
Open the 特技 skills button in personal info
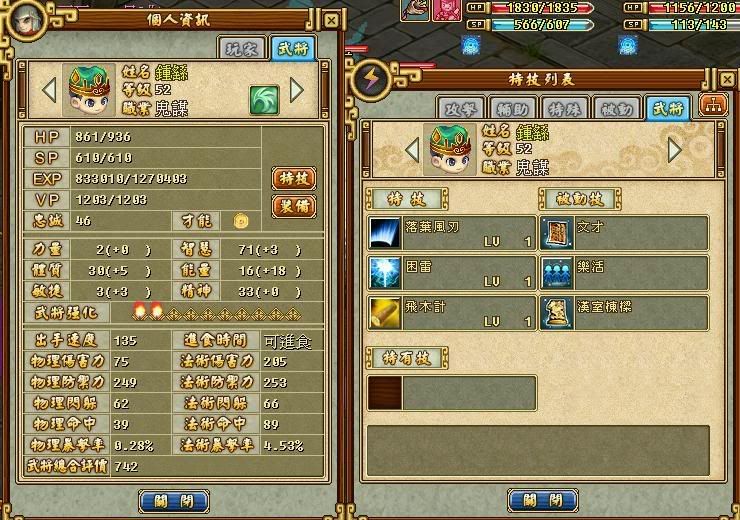pyautogui.click(x=293, y=178)
